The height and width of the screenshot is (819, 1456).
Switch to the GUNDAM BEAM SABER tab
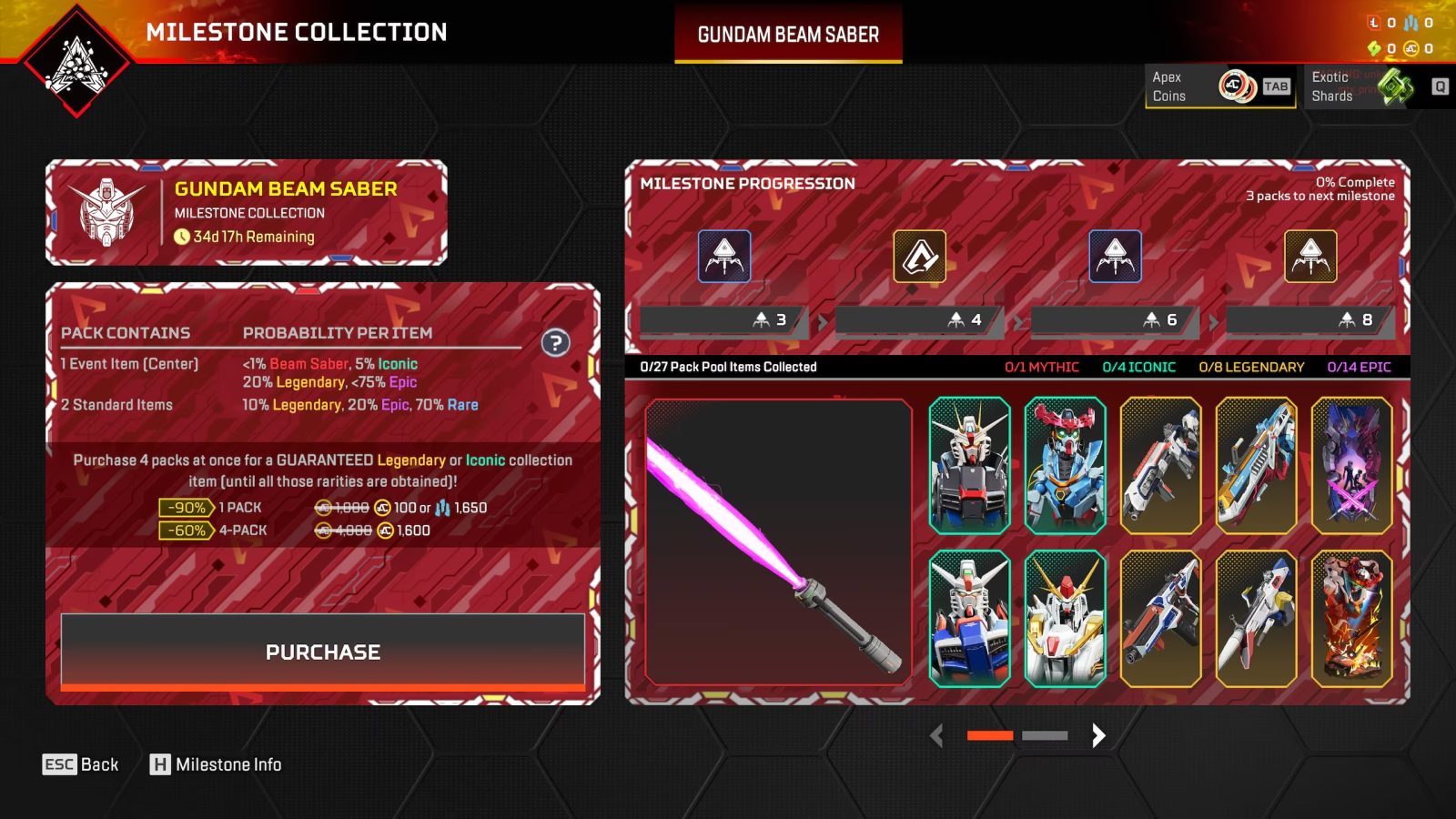(787, 34)
